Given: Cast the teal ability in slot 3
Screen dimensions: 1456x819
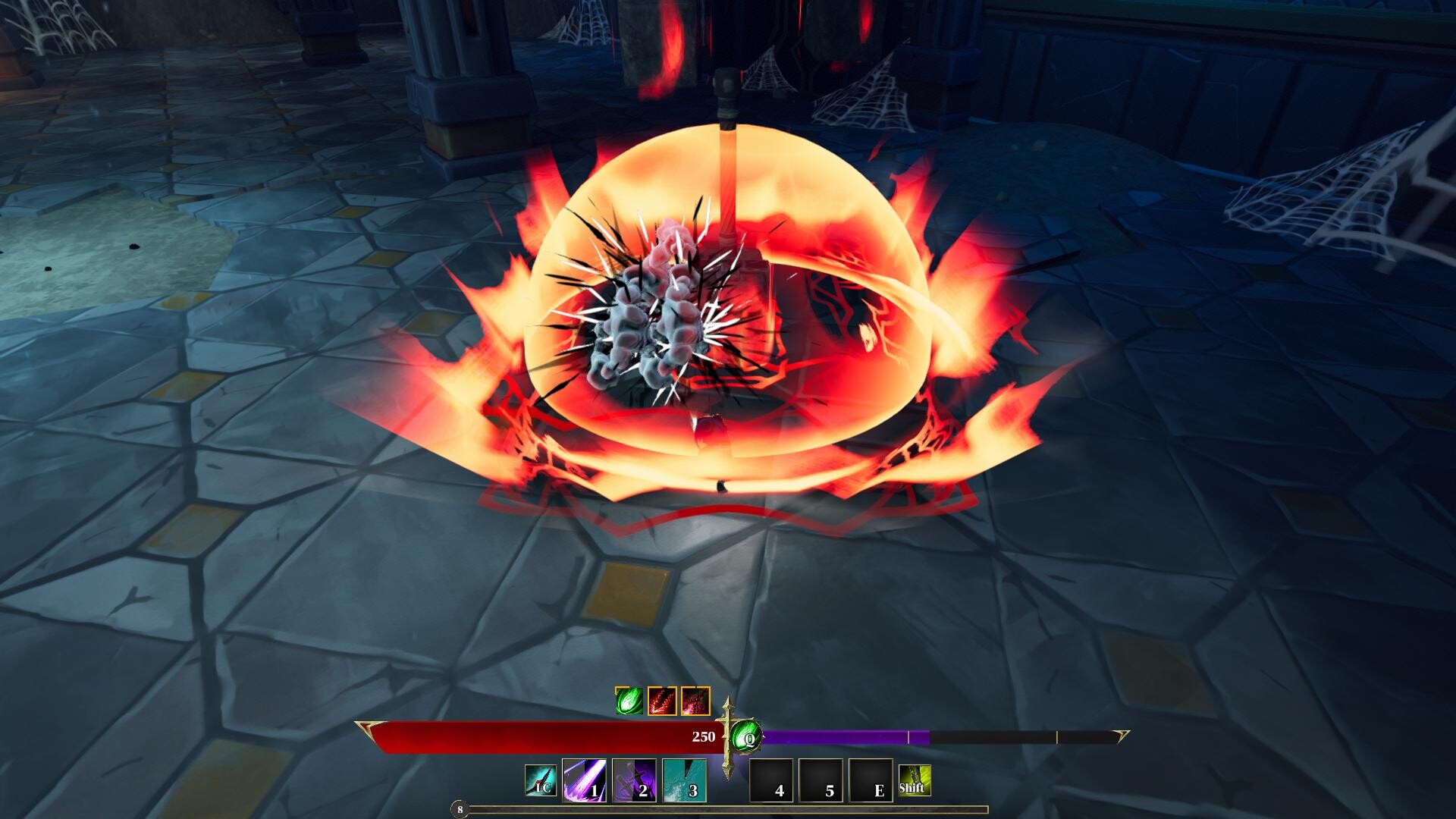Looking at the screenshot, I should [x=685, y=780].
